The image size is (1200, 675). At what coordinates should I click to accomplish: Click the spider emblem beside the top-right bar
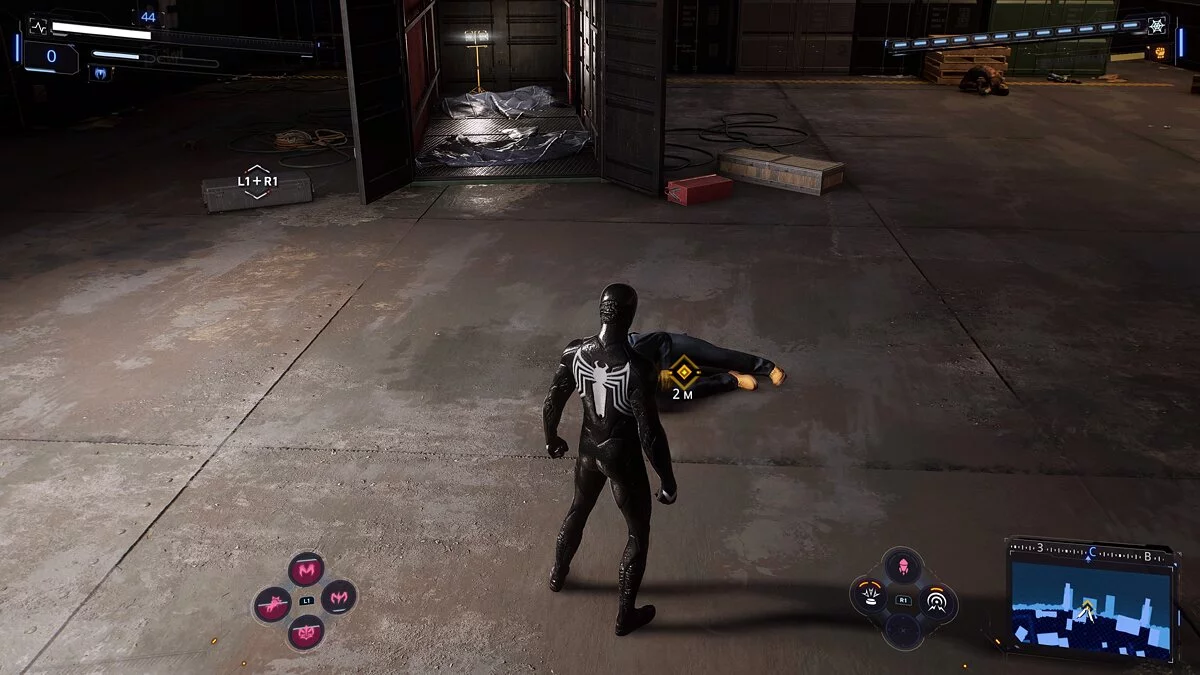click(x=1157, y=26)
